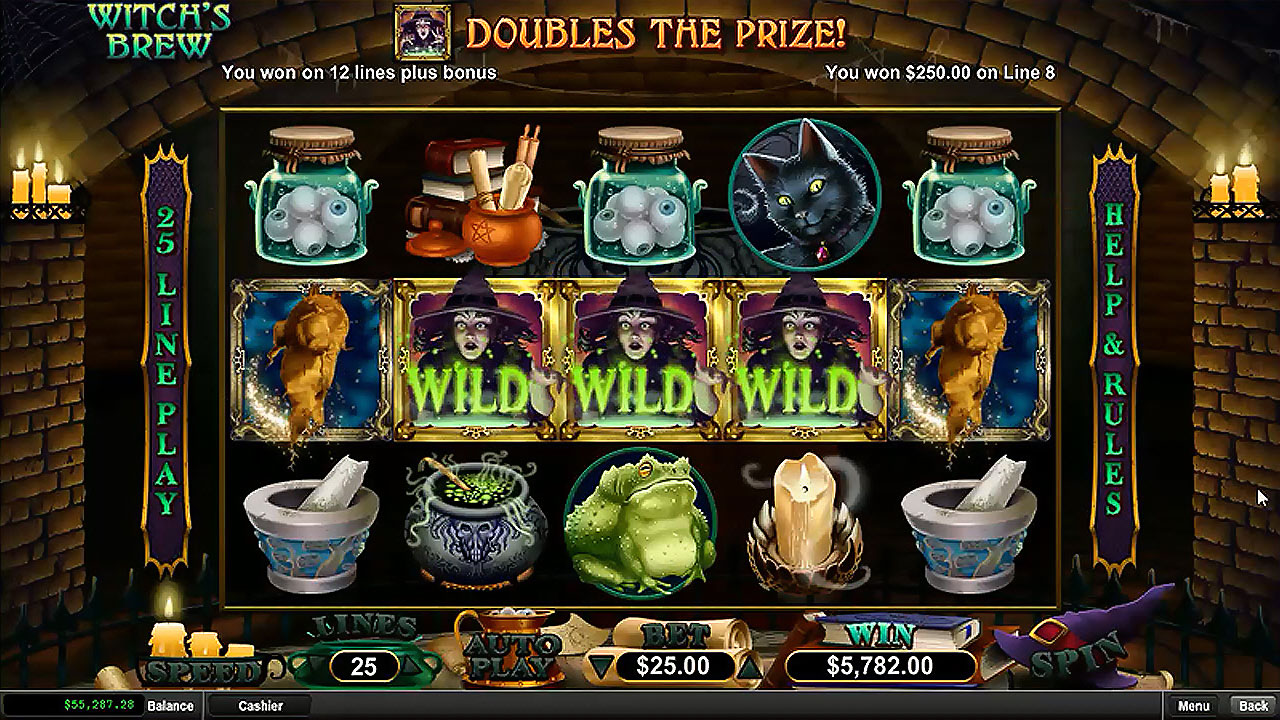Open the Menu in the bottom bar
Screen dimensions: 1280x720
[1193, 706]
